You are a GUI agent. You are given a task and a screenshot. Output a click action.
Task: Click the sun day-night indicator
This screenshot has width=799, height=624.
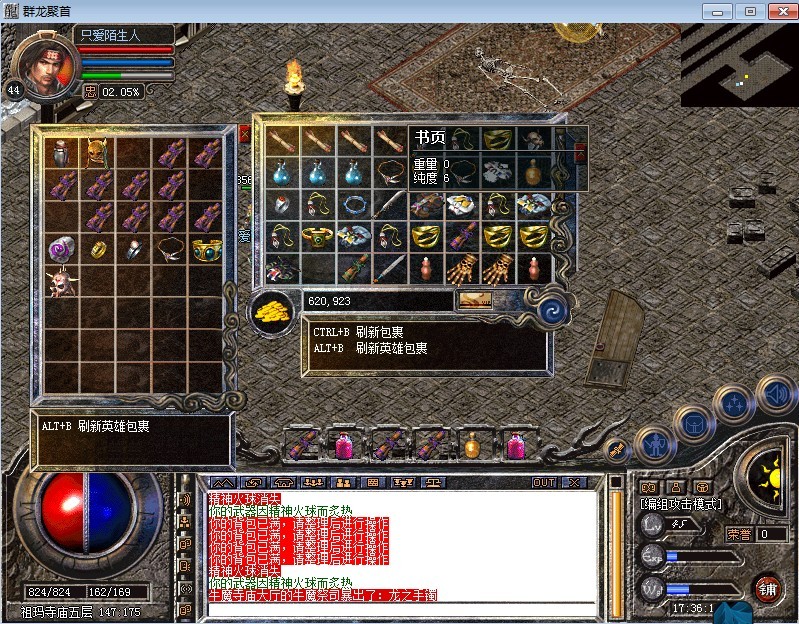click(767, 468)
